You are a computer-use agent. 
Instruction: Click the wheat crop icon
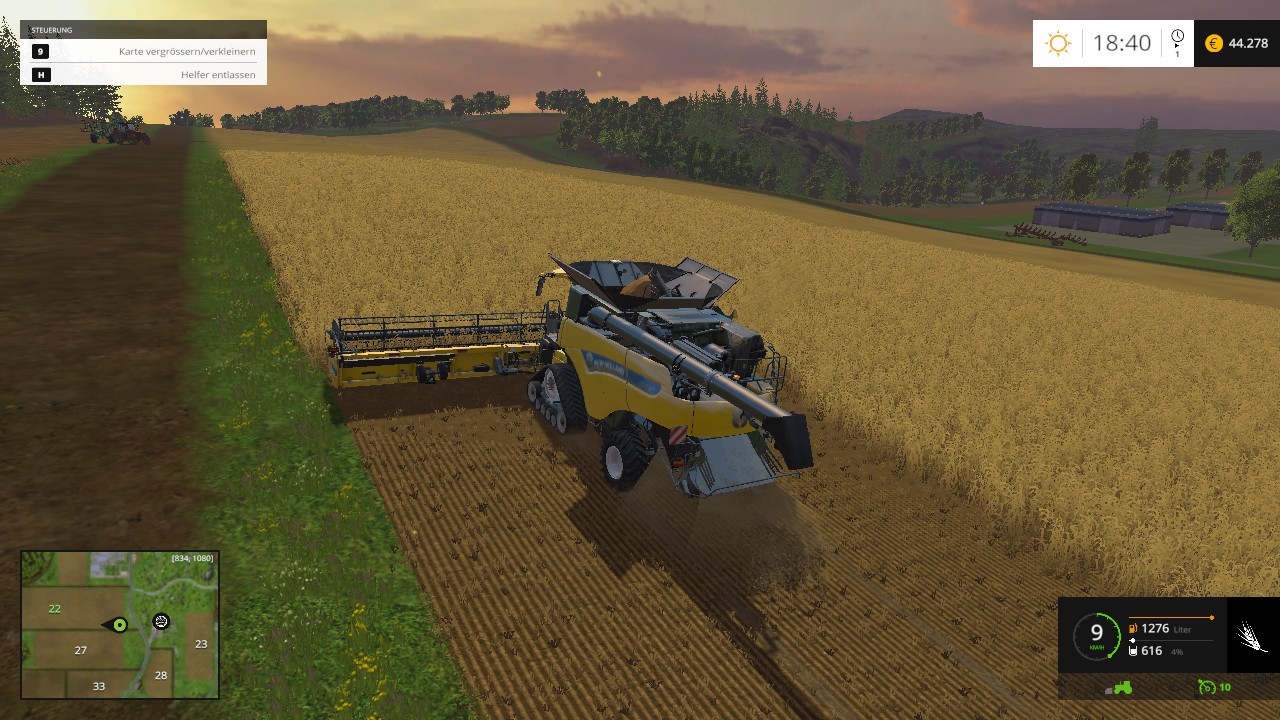click(x=1252, y=636)
